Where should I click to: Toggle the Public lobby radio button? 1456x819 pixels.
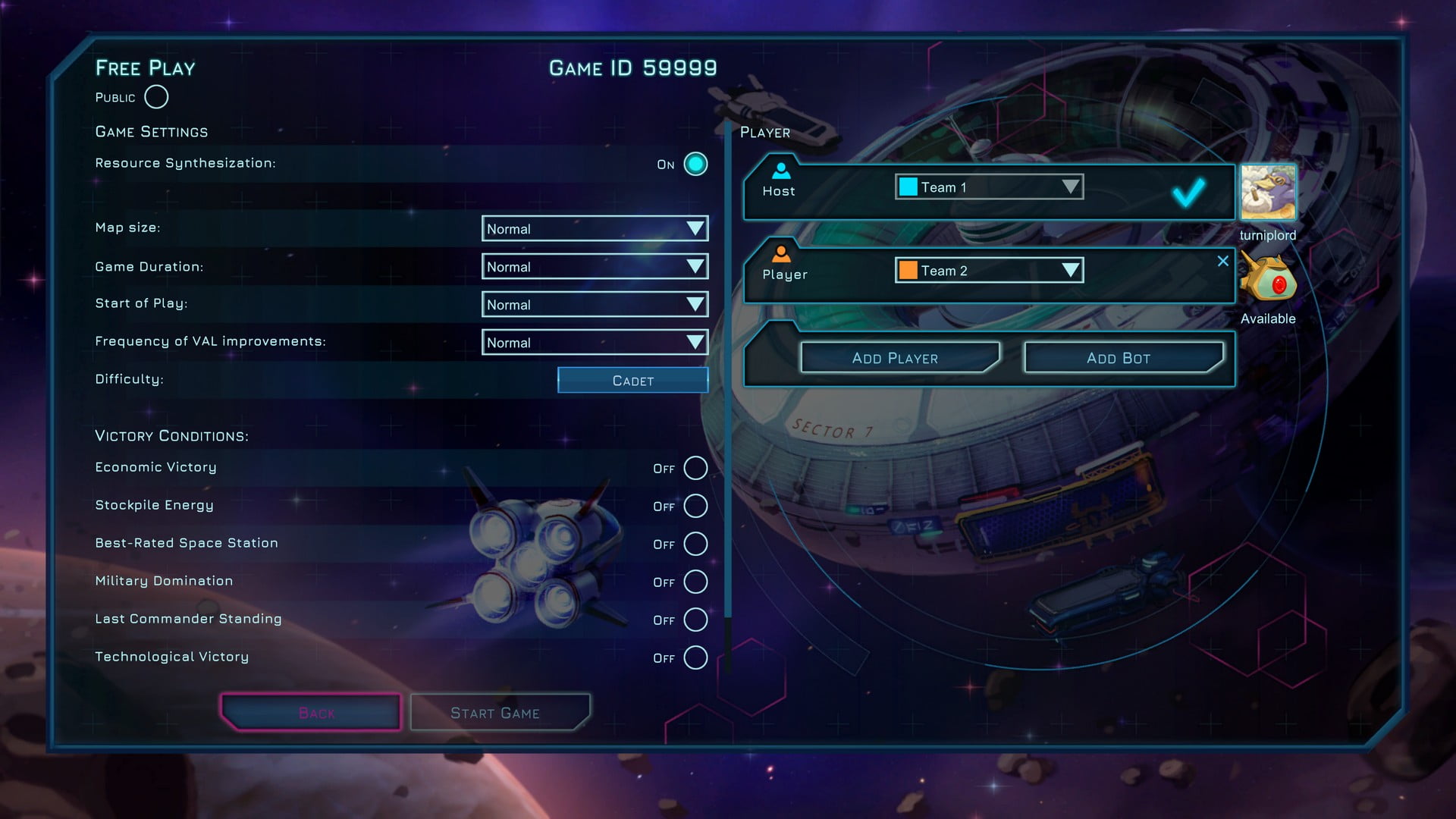point(156,97)
